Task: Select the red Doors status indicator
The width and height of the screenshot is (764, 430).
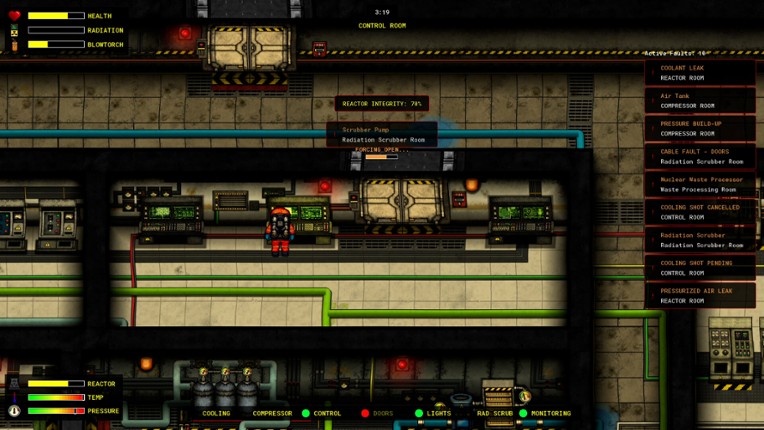Action: [378, 413]
